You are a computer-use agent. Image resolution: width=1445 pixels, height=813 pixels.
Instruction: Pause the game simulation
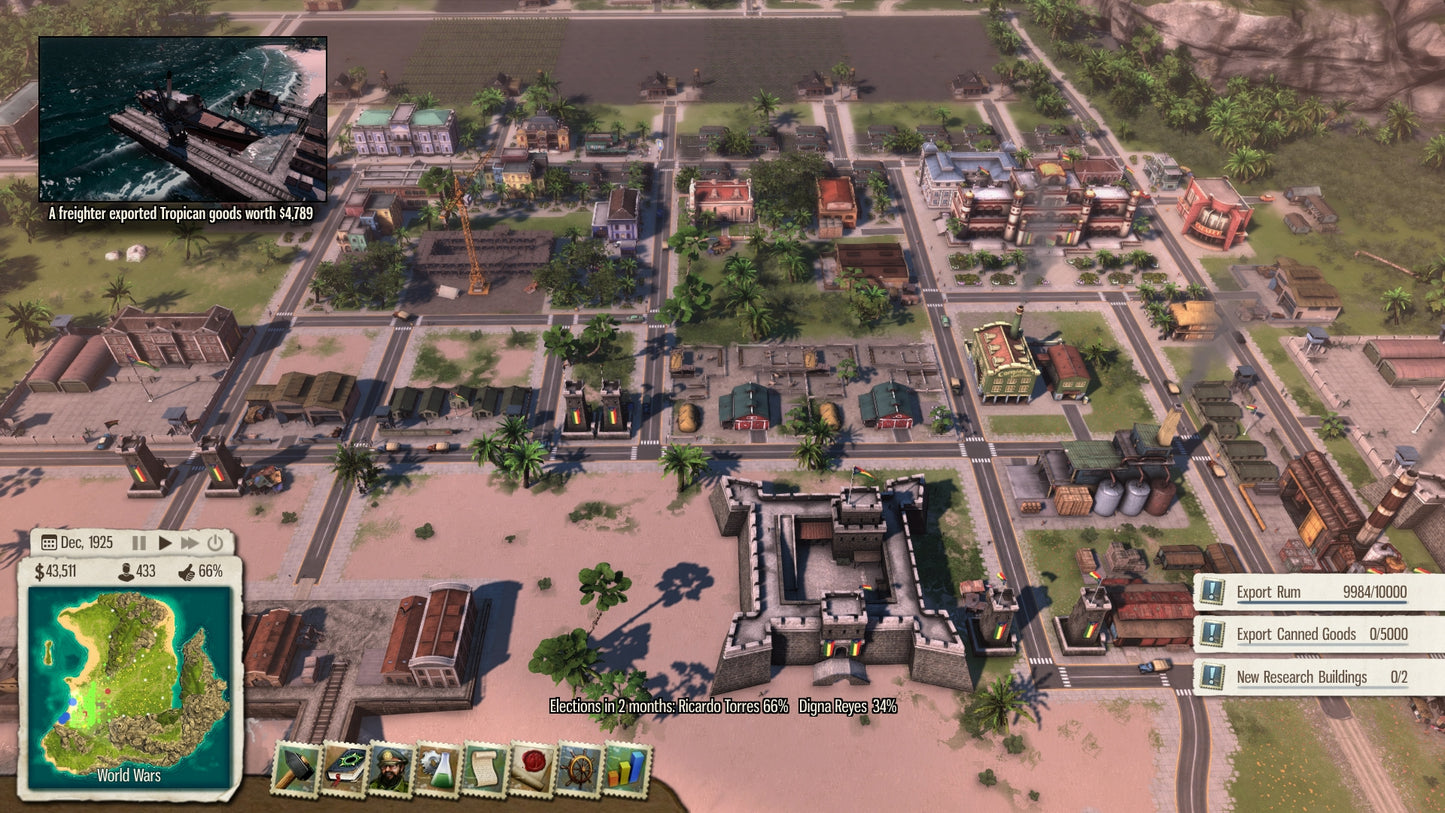tap(138, 541)
